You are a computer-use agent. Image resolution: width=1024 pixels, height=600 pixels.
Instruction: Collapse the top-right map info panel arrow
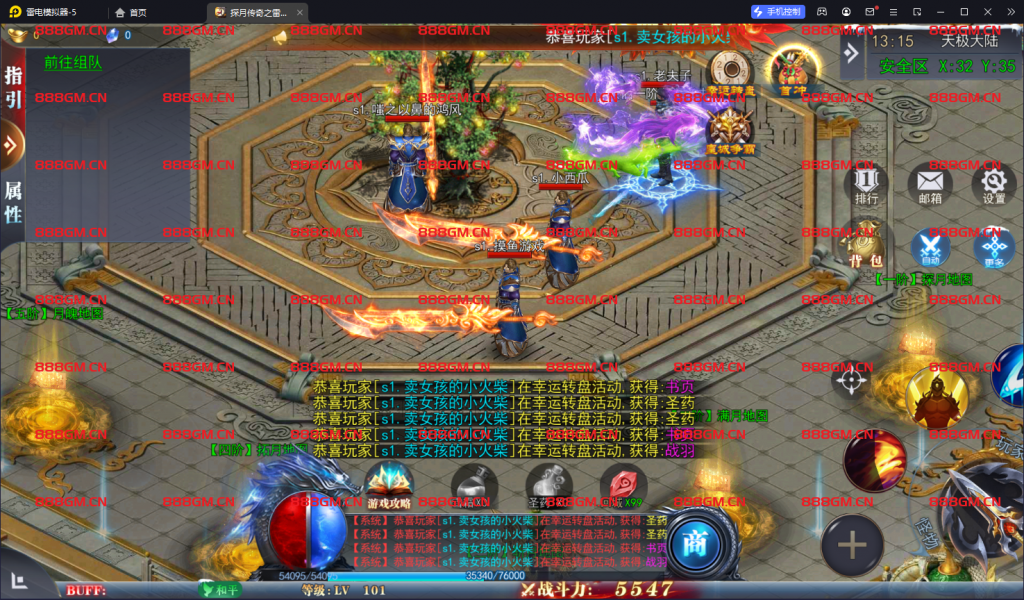coord(851,52)
